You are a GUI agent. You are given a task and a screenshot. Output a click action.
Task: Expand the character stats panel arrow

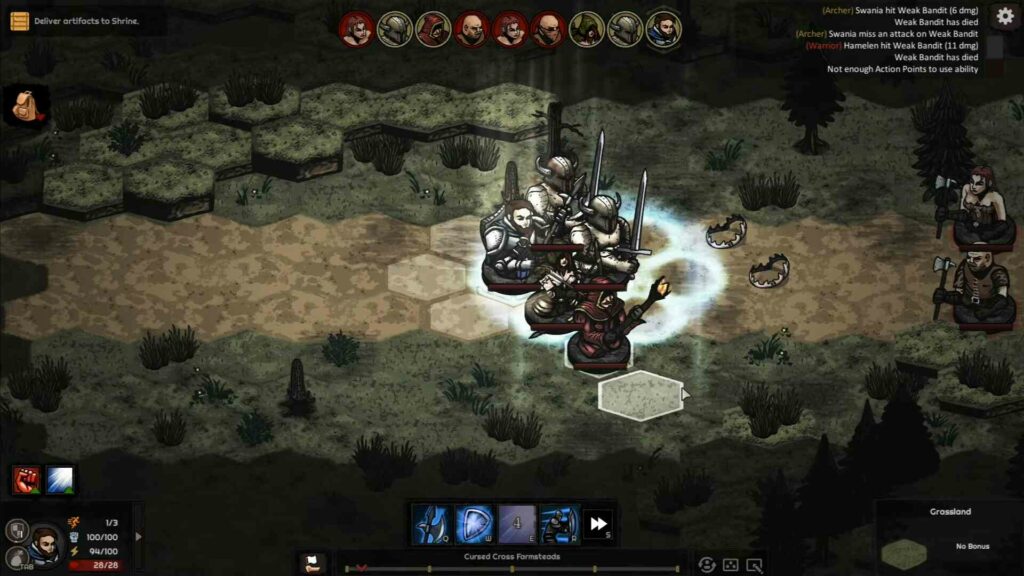(x=138, y=537)
